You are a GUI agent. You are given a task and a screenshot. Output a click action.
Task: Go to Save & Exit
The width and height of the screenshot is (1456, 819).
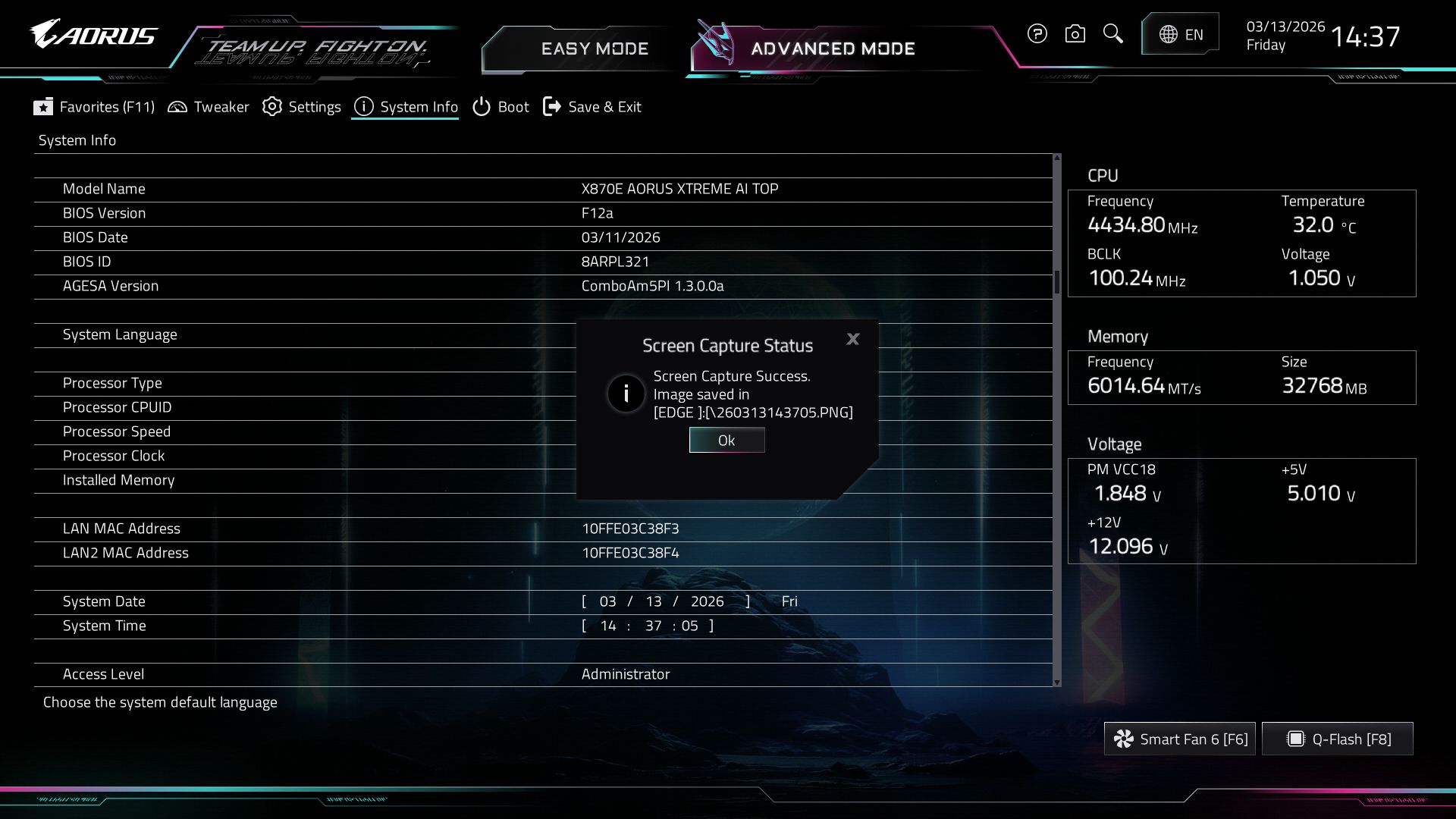(592, 107)
